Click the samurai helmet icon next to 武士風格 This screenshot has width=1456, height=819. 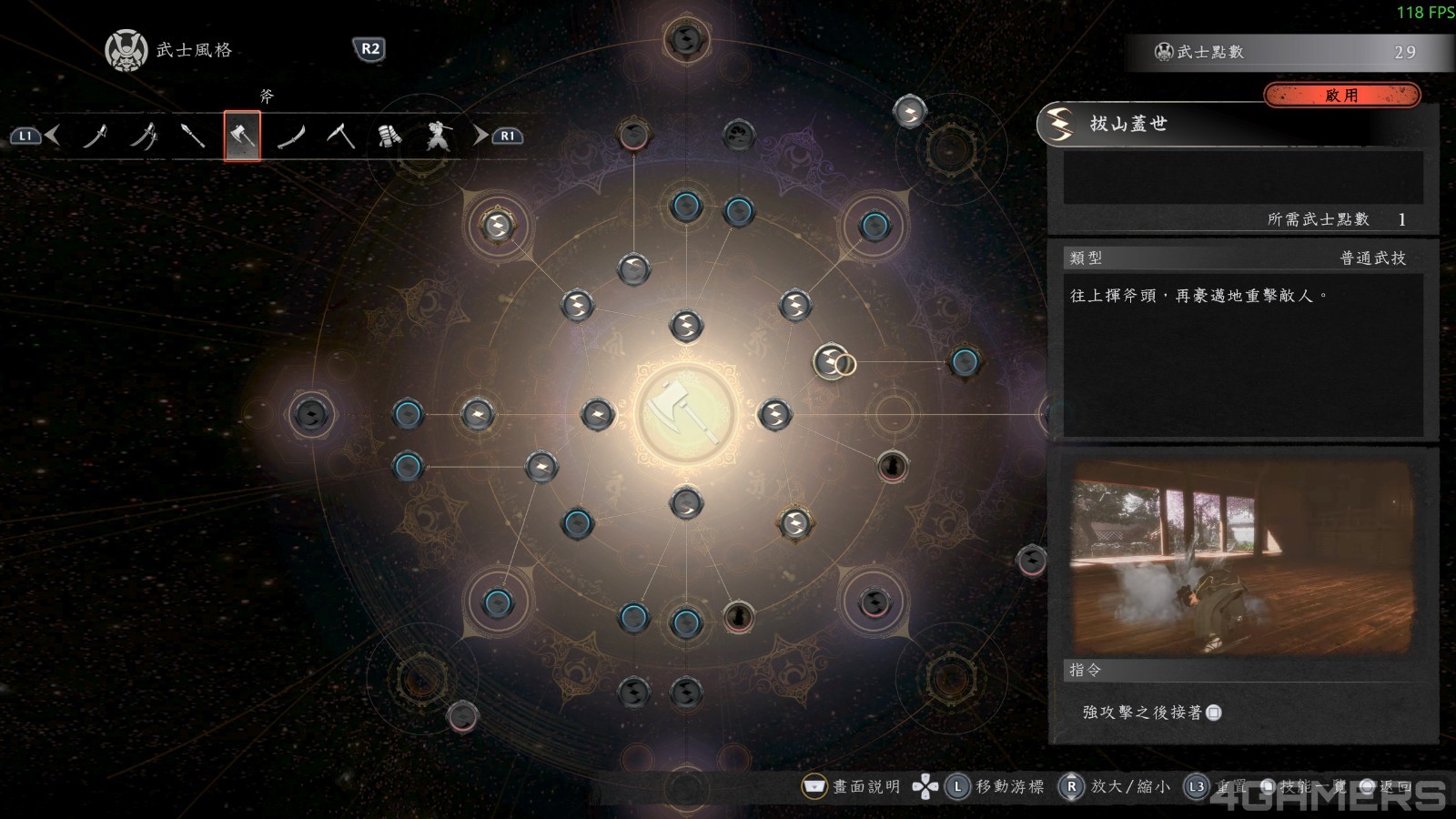click(126, 50)
